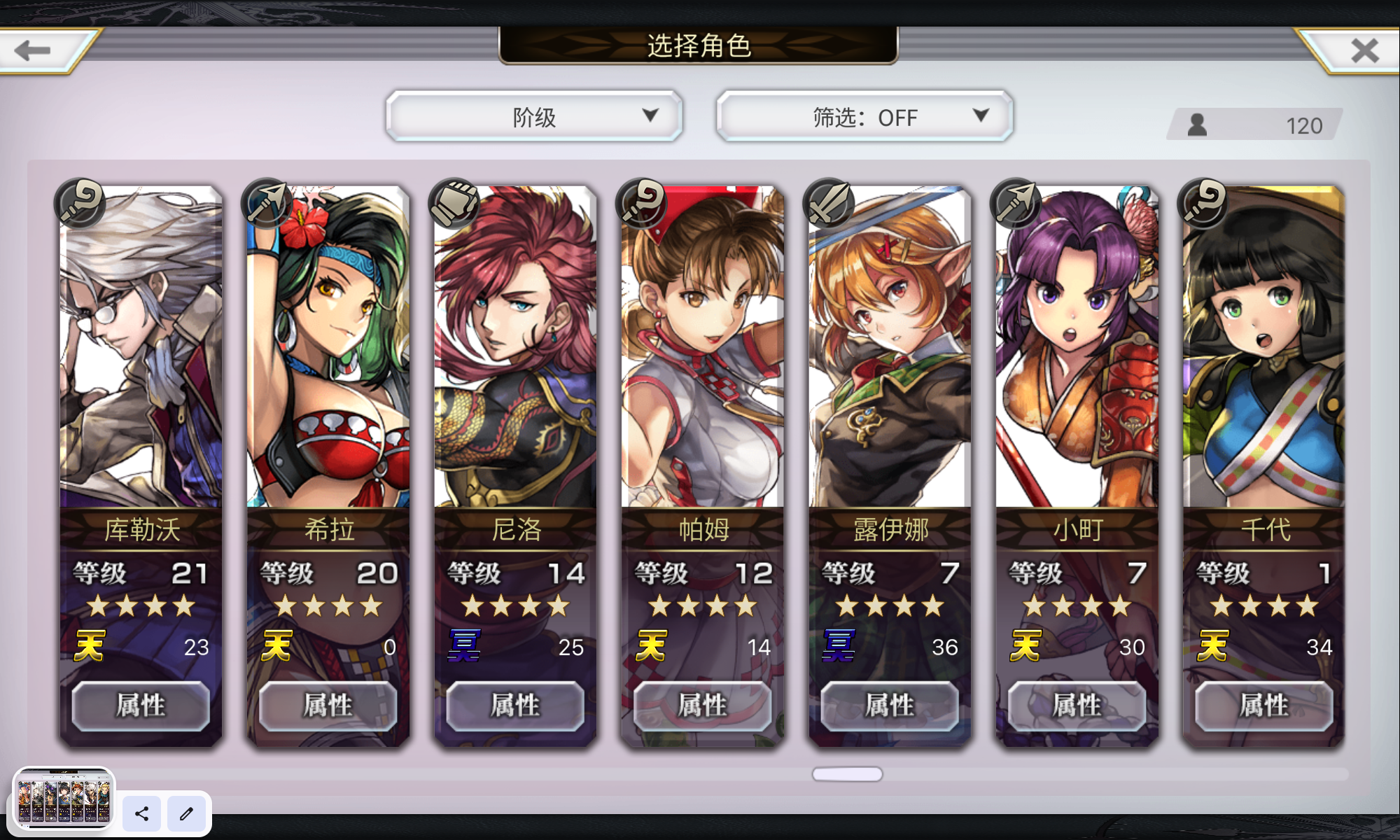Open the 阶级 sorting dropdown
Screen dimensions: 1400x840
click(x=534, y=116)
